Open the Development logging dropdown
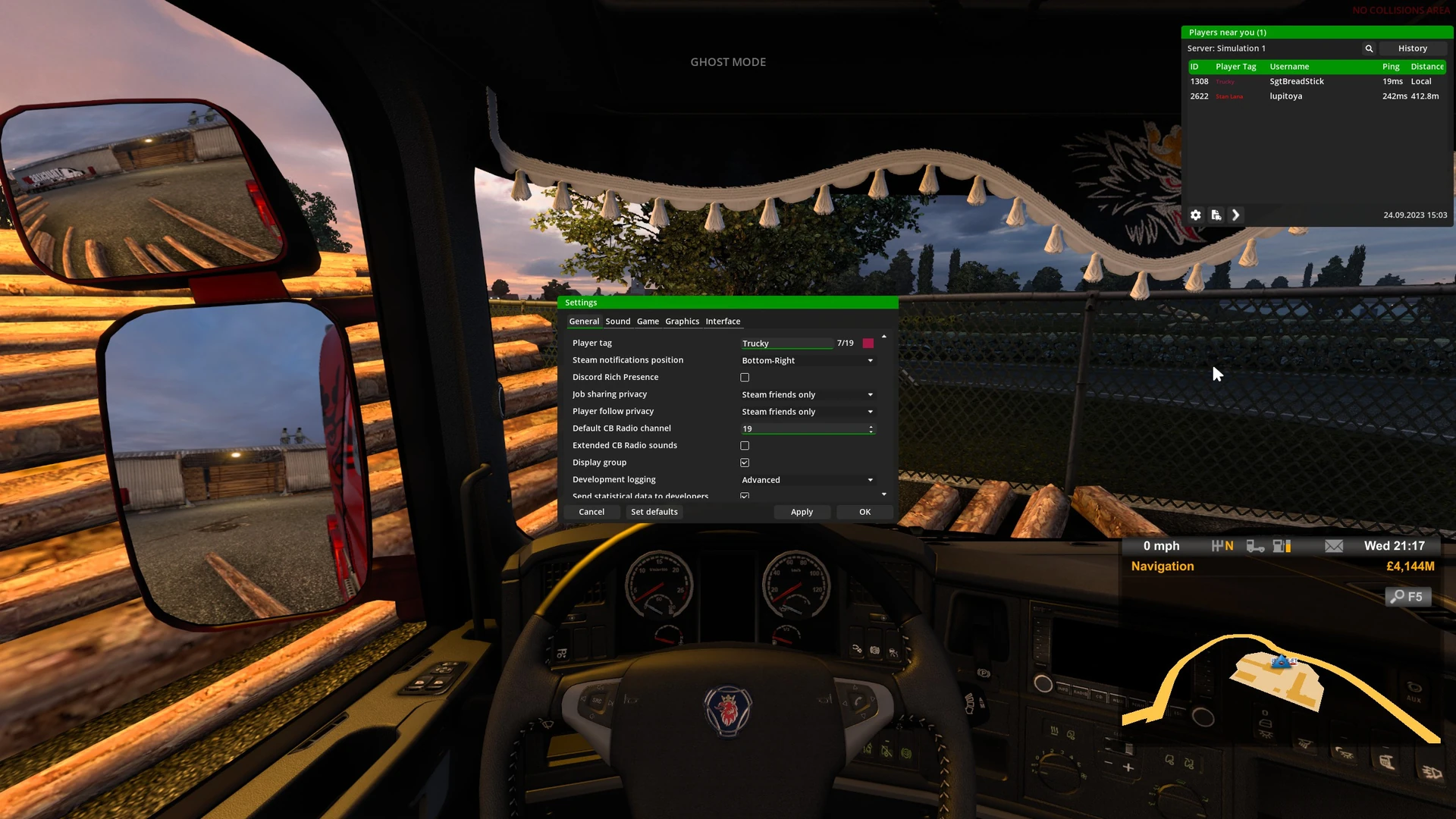This screenshot has width=1456, height=819. [807, 480]
